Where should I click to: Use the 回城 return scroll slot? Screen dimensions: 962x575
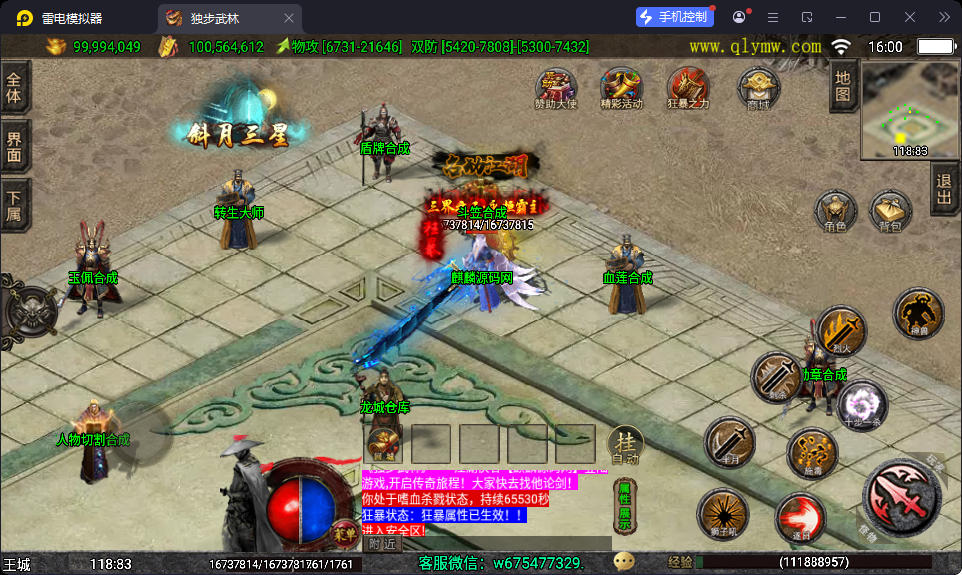383,444
